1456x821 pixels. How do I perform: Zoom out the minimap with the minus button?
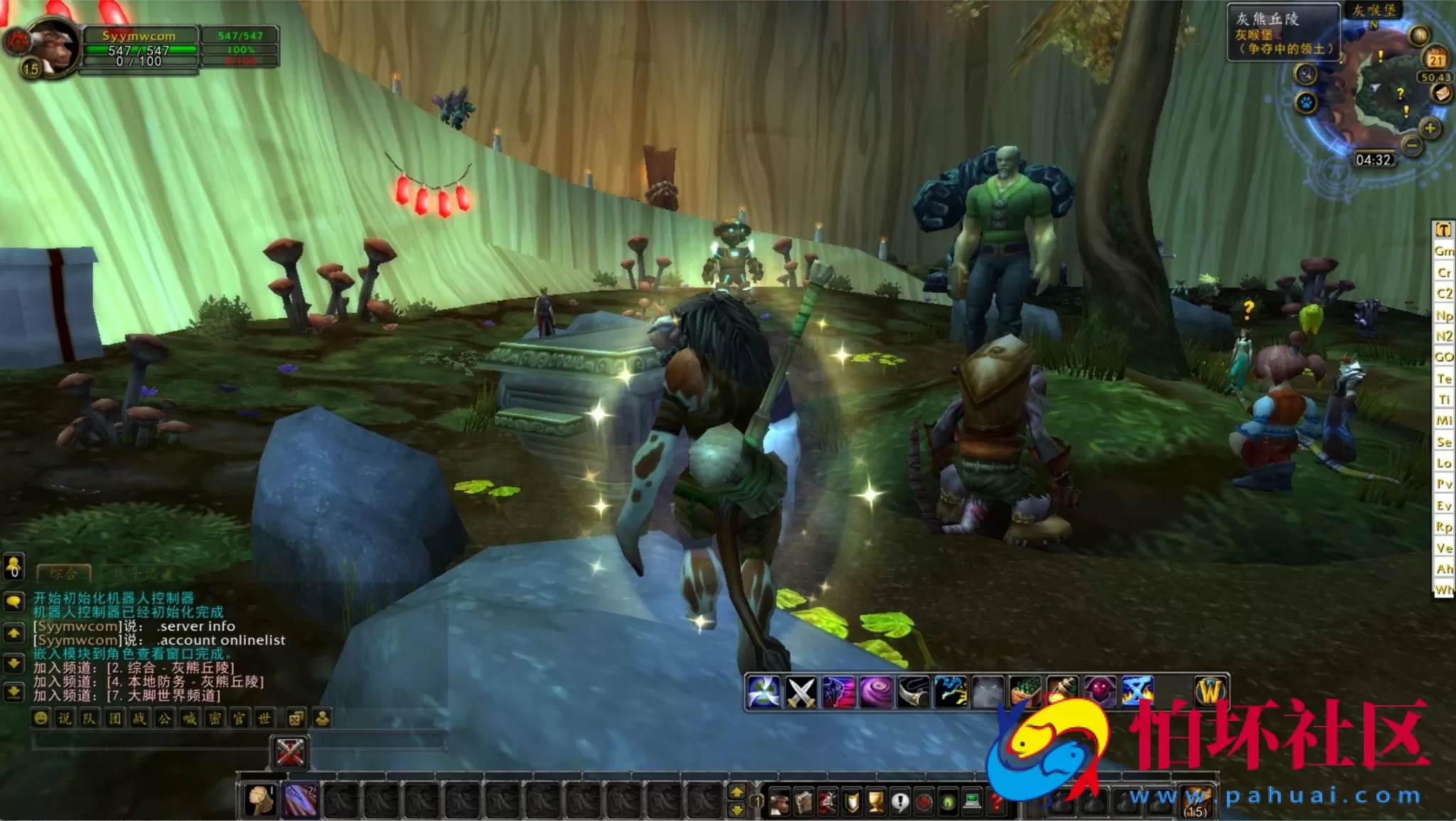click(x=1411, y=144)
